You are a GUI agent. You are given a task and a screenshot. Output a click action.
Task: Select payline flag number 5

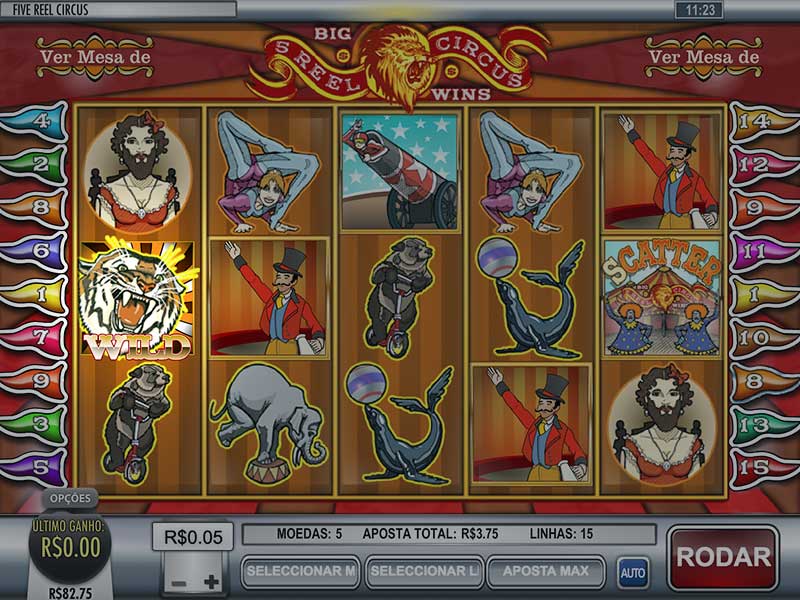pos(40,467)
